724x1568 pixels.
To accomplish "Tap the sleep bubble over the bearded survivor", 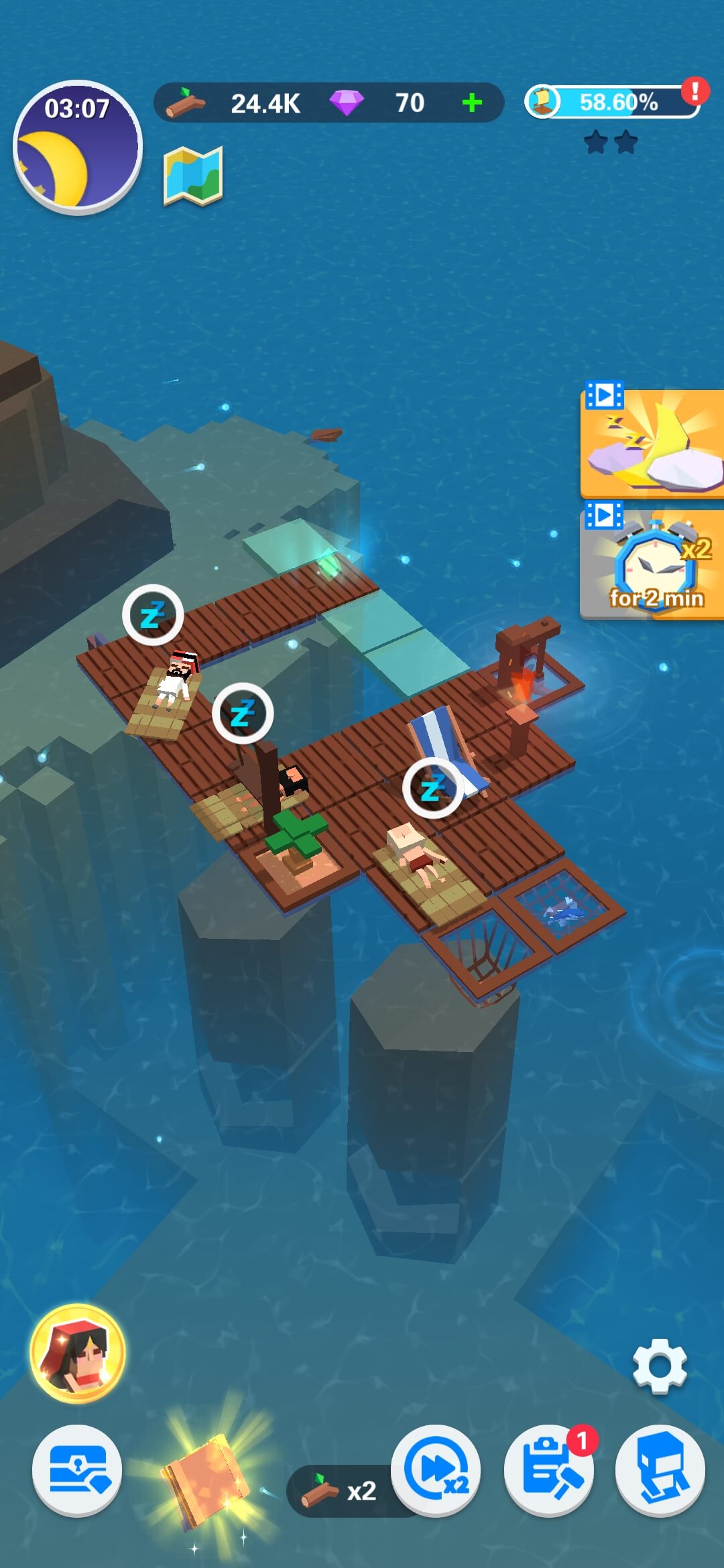I will (153, 614).
